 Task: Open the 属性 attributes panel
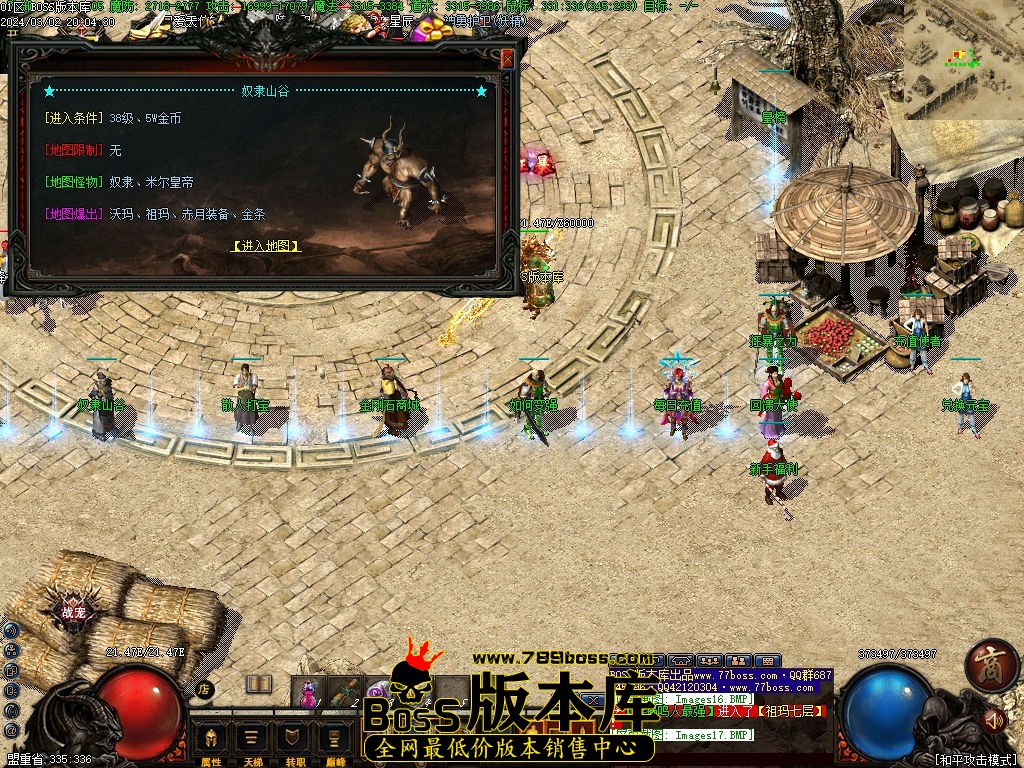tap(211, 742)
